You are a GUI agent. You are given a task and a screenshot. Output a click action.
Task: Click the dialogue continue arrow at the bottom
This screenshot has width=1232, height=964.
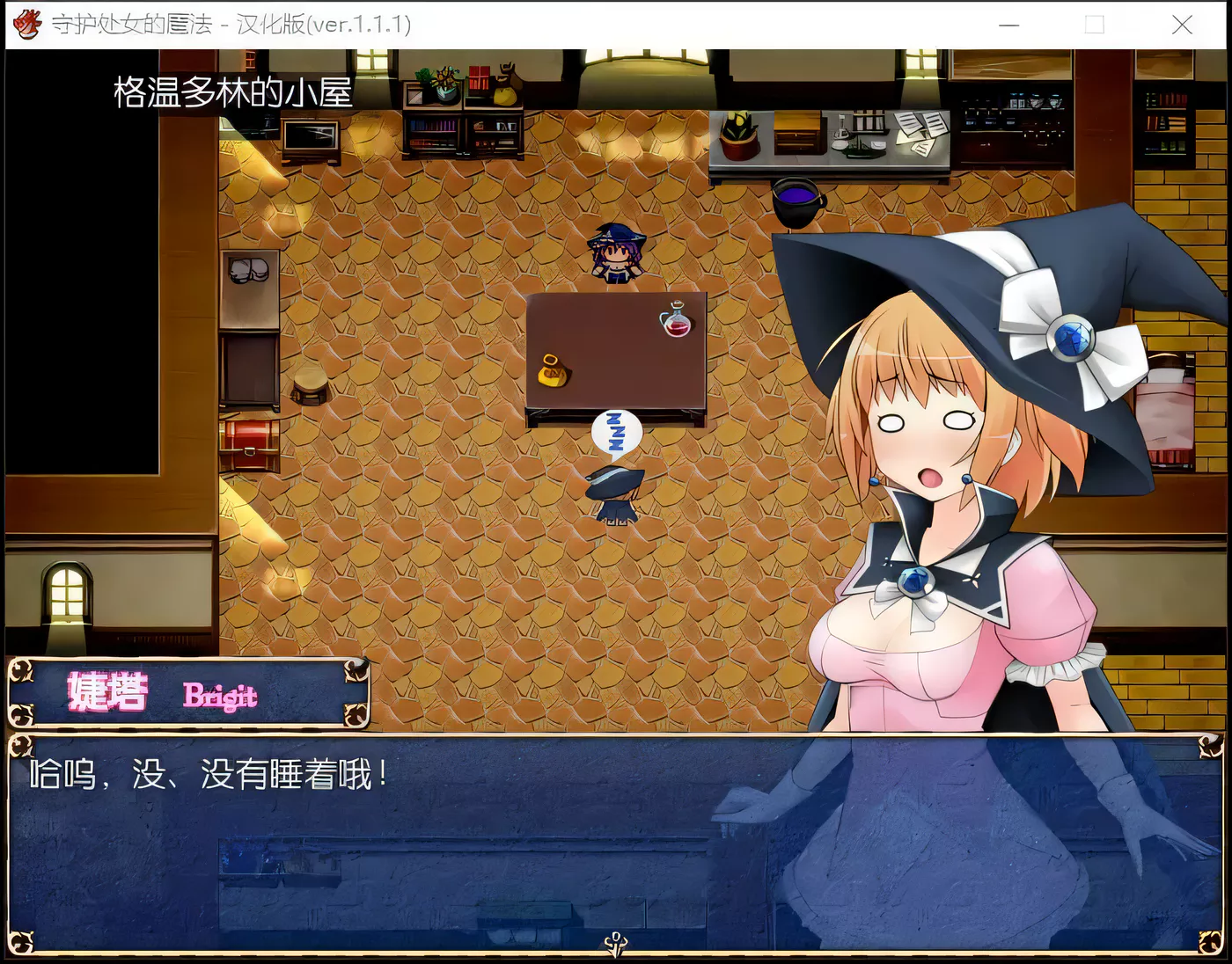(x=616, y=941)
